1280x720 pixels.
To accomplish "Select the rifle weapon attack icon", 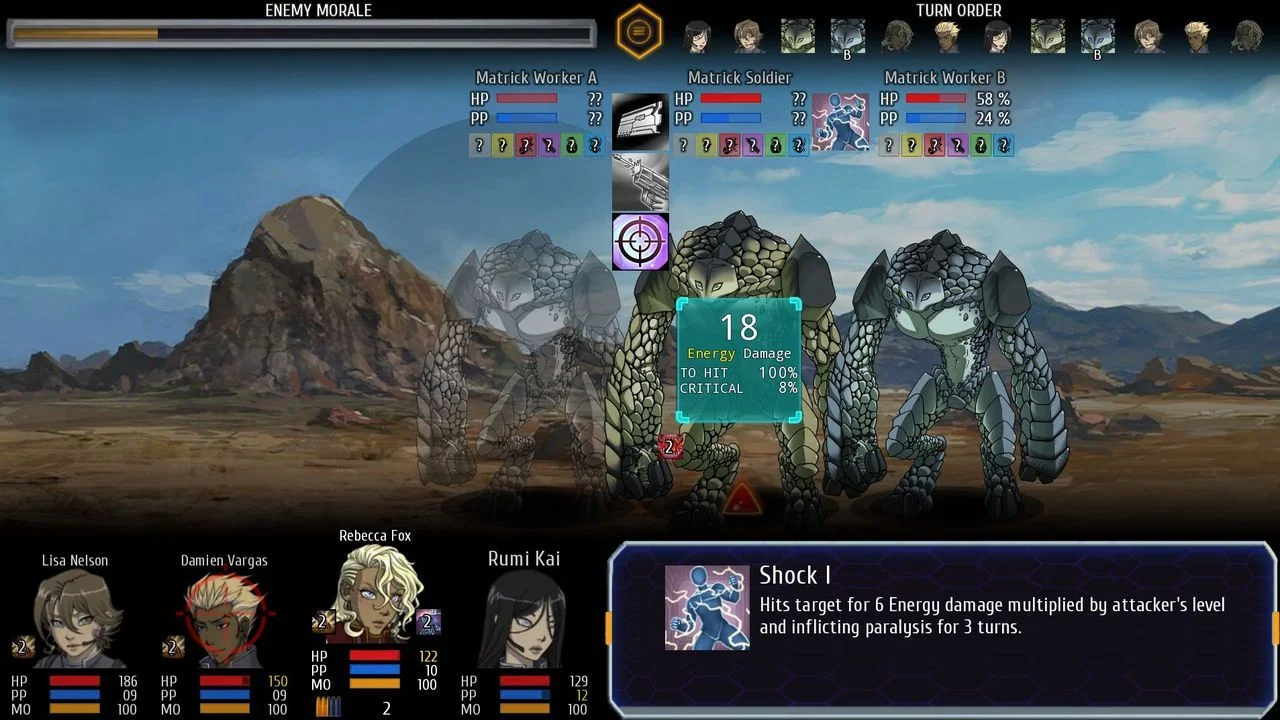I will point(640,119).
